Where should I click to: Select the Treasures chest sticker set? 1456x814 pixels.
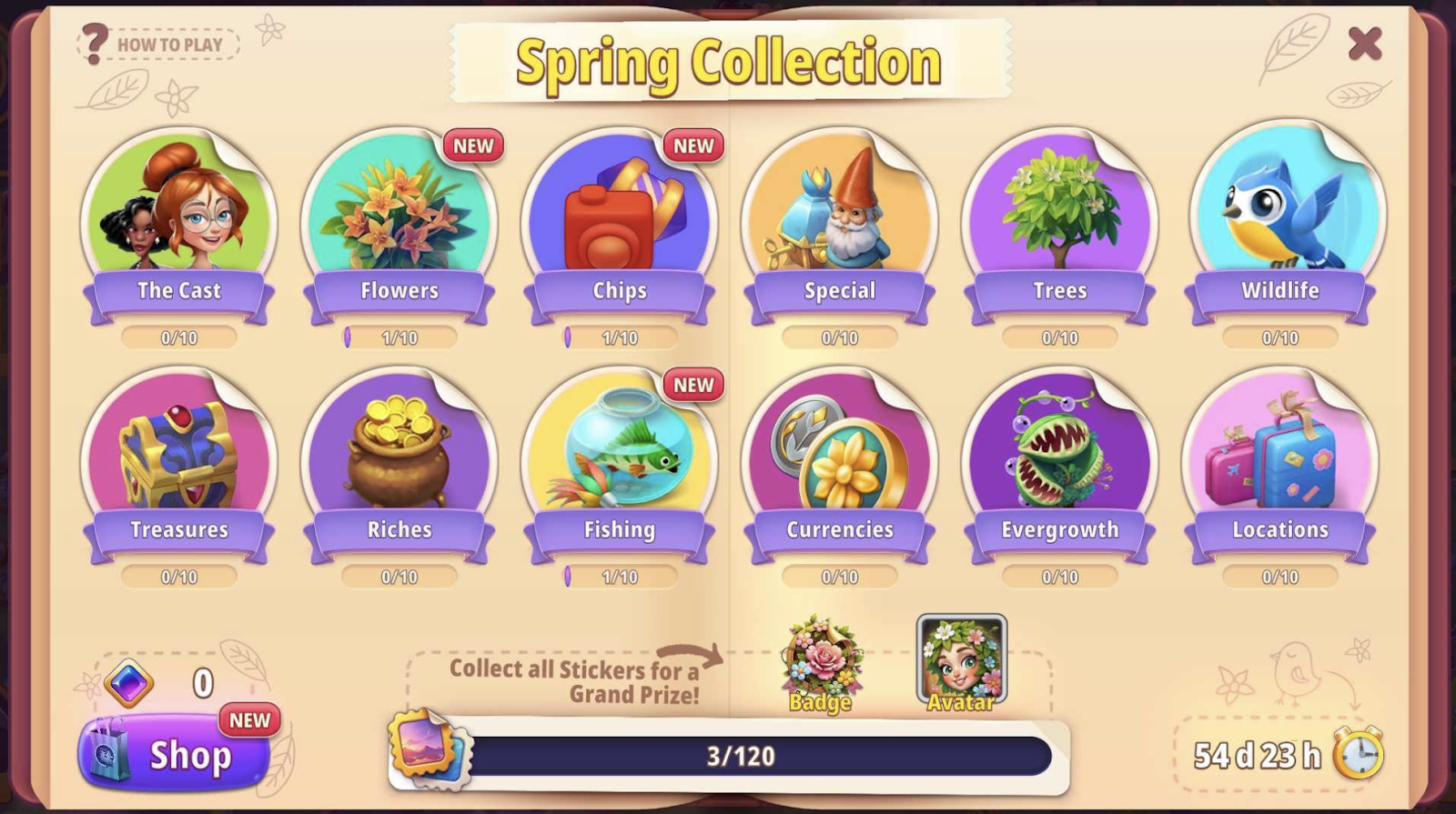[179, 459]
